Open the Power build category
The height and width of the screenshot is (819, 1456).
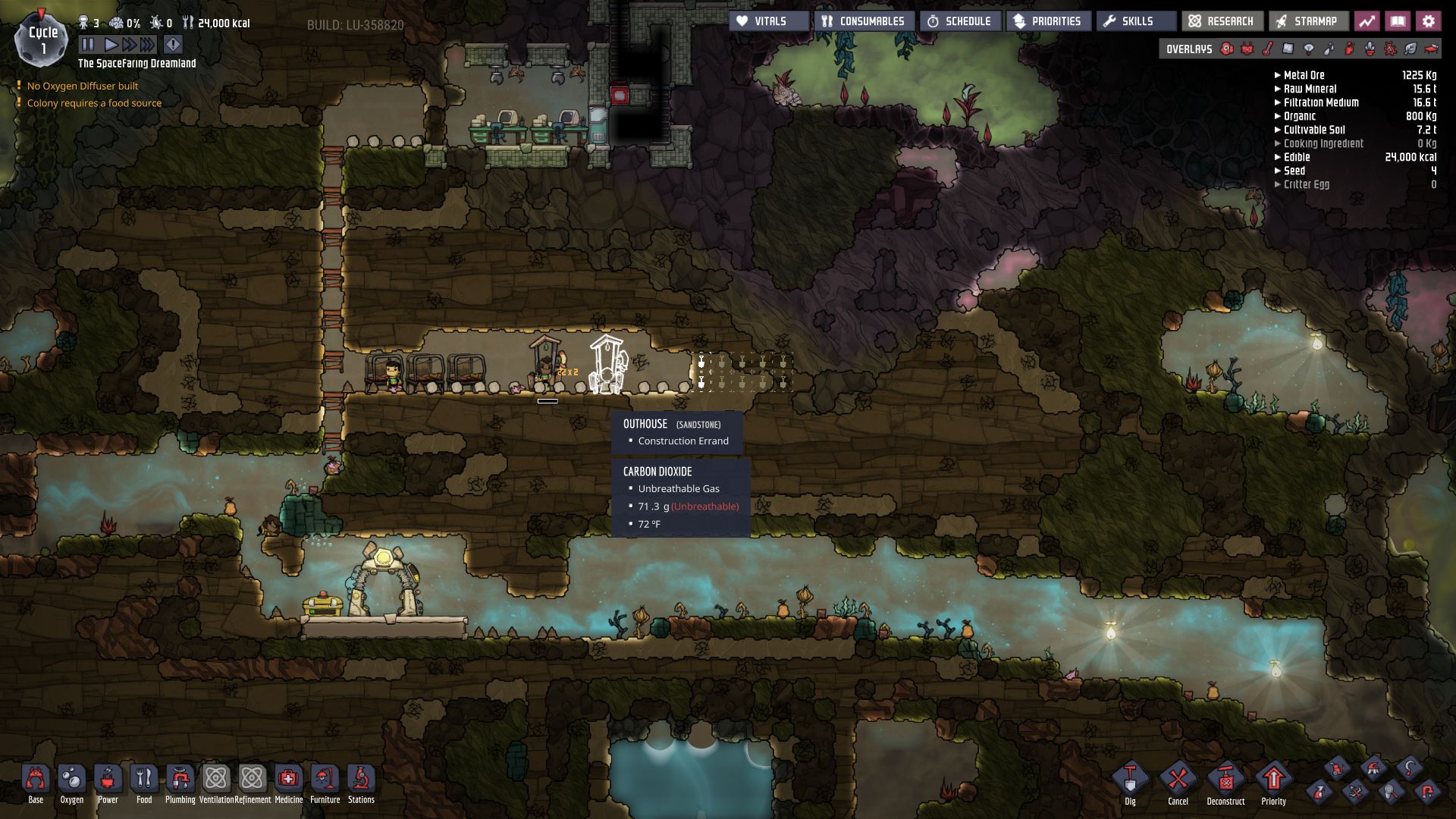pos(108,780)
